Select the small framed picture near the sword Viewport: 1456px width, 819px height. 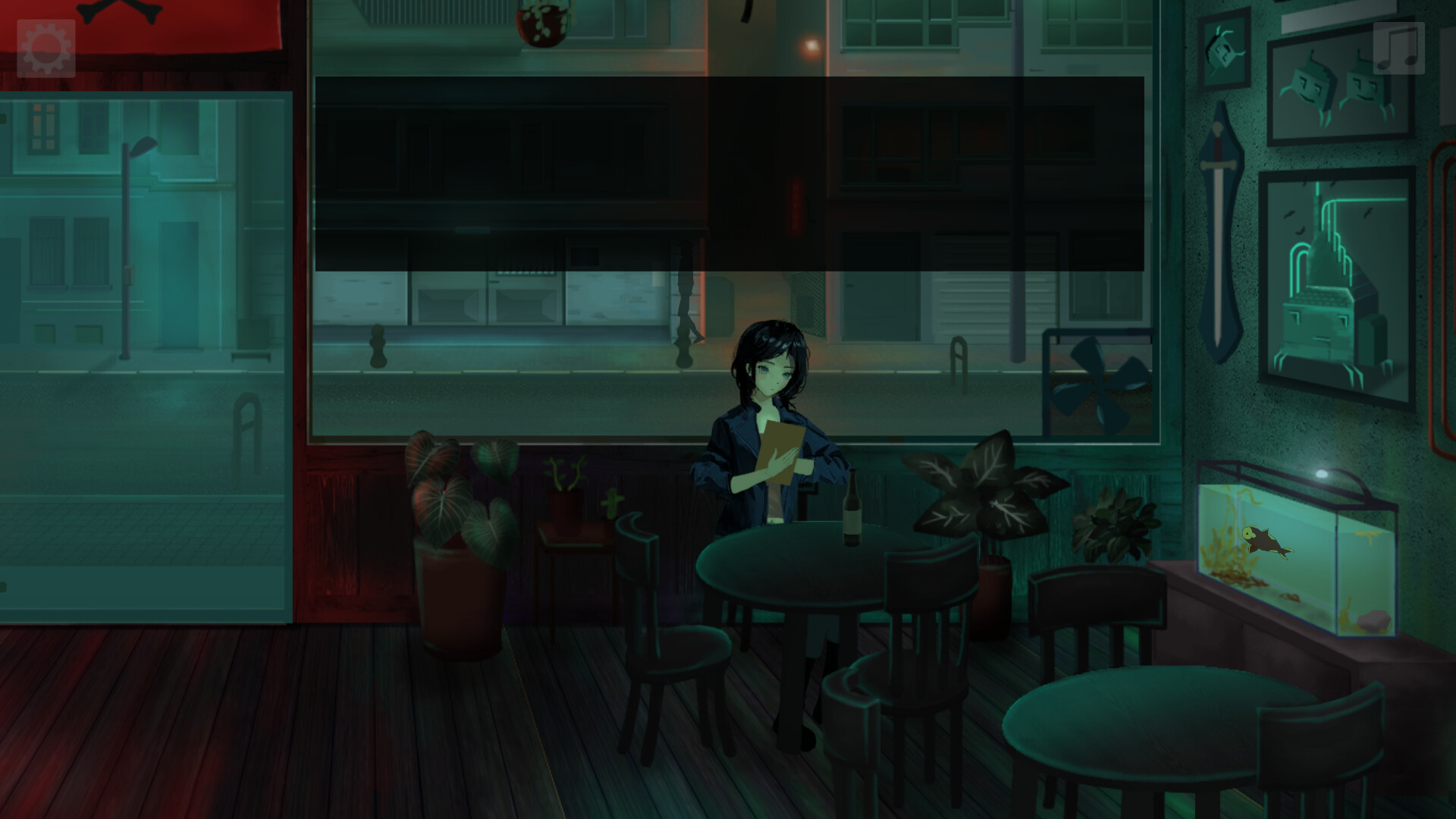(1222, 49)
